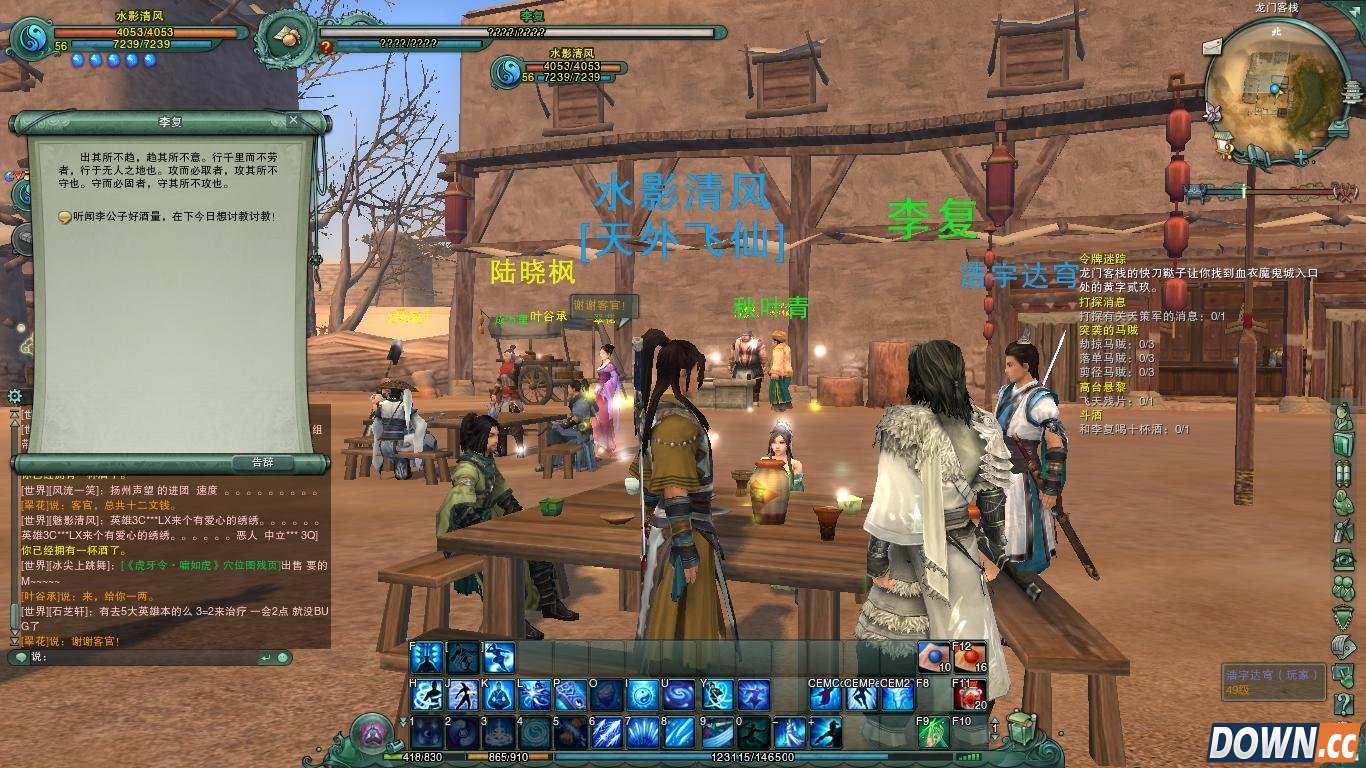Open the mail envelope by the minimap

pyautogui.click(x=1212, y=45)
